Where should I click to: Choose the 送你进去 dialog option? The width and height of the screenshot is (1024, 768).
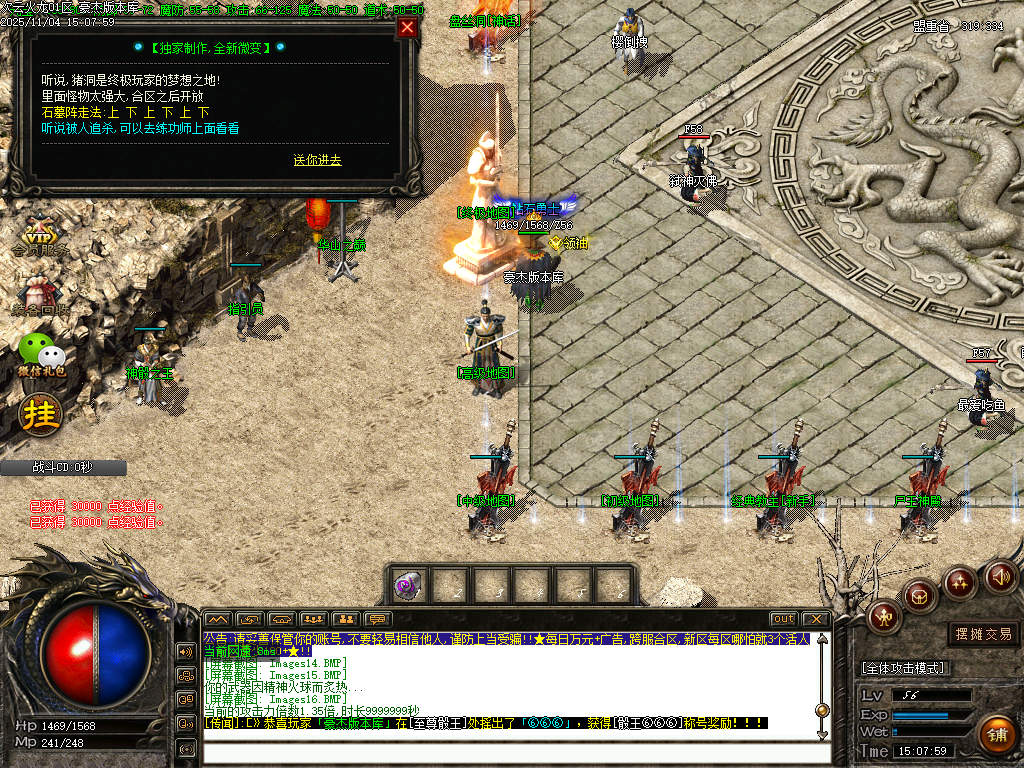pos(317,160)
